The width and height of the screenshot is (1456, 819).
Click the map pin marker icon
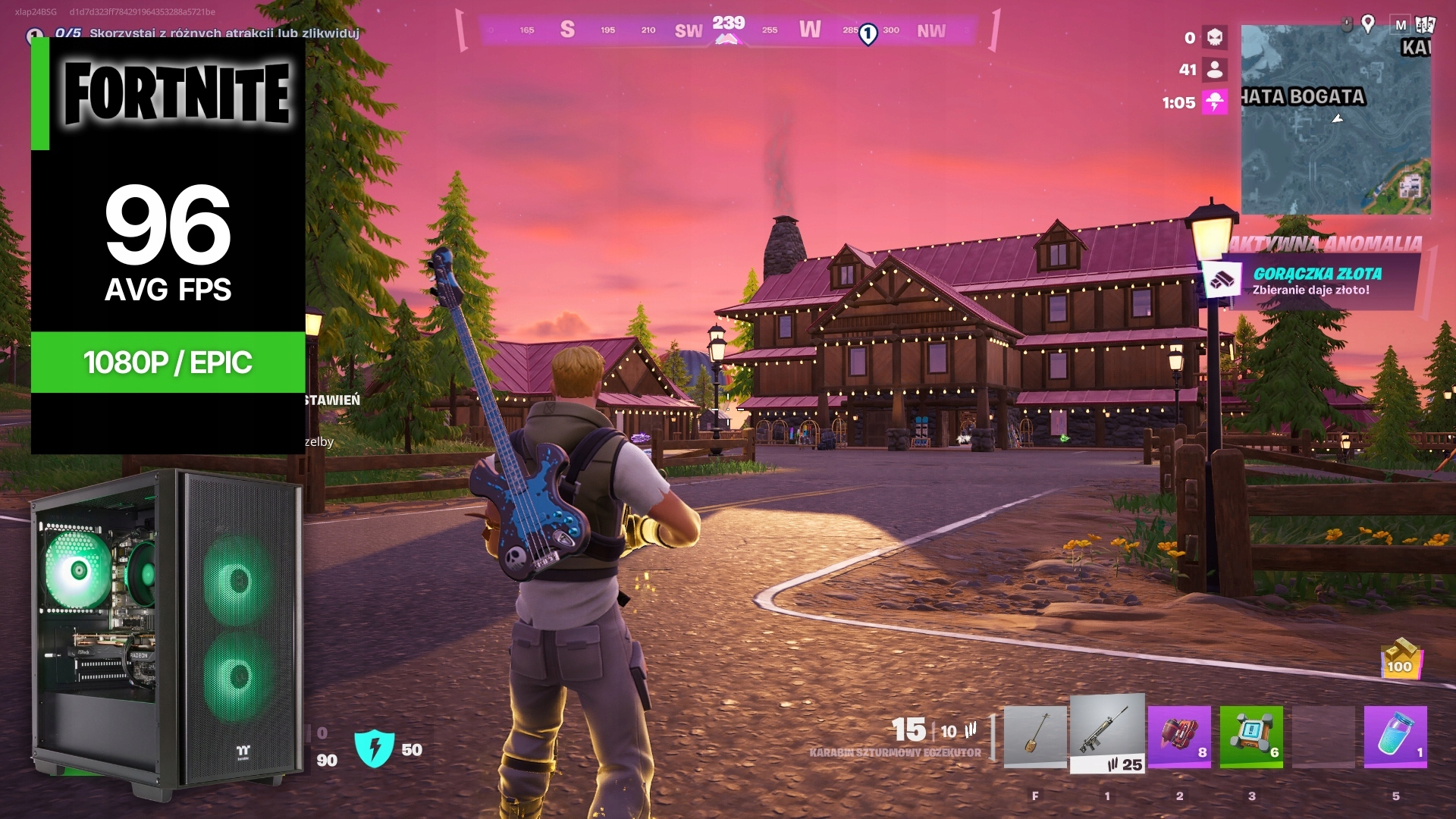[1368, 24]
